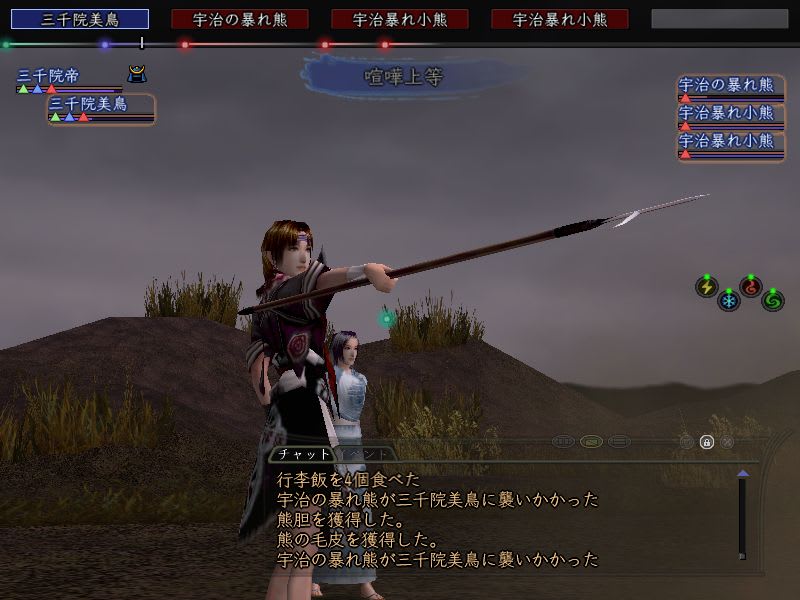Activate the blue snowflake element icon
Image resolution: width=800 pixels, height=600 pixels.
(x=729, y=299)
